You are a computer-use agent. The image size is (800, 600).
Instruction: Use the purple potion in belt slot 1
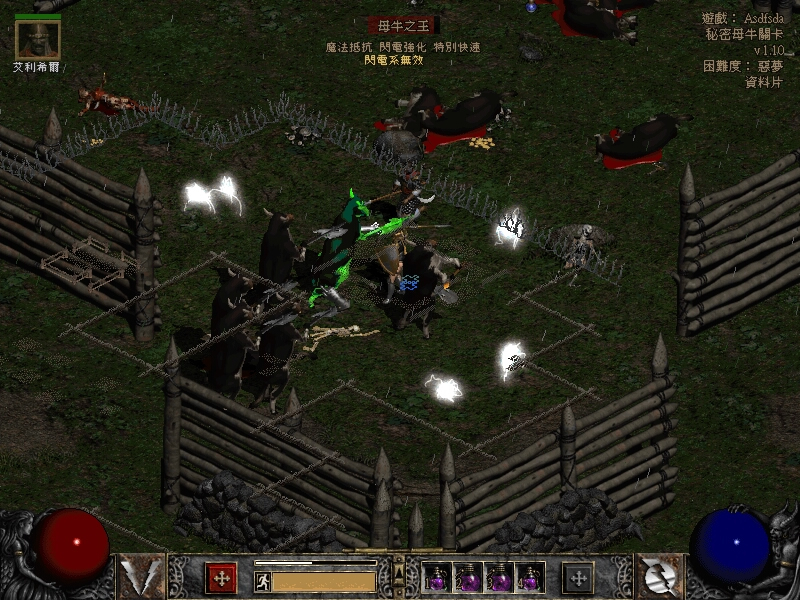pyautogui.click(x=437, y=577)
